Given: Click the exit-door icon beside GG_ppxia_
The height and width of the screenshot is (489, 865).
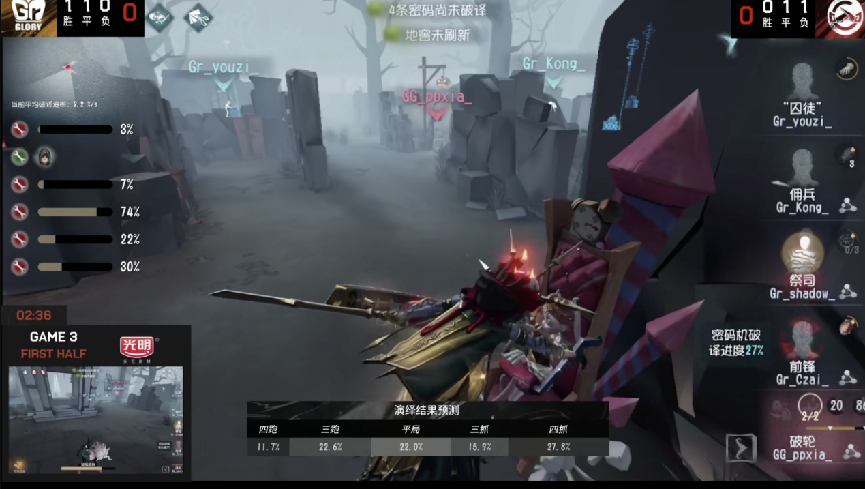Looking at the screenshot, I should coord(741,447).
